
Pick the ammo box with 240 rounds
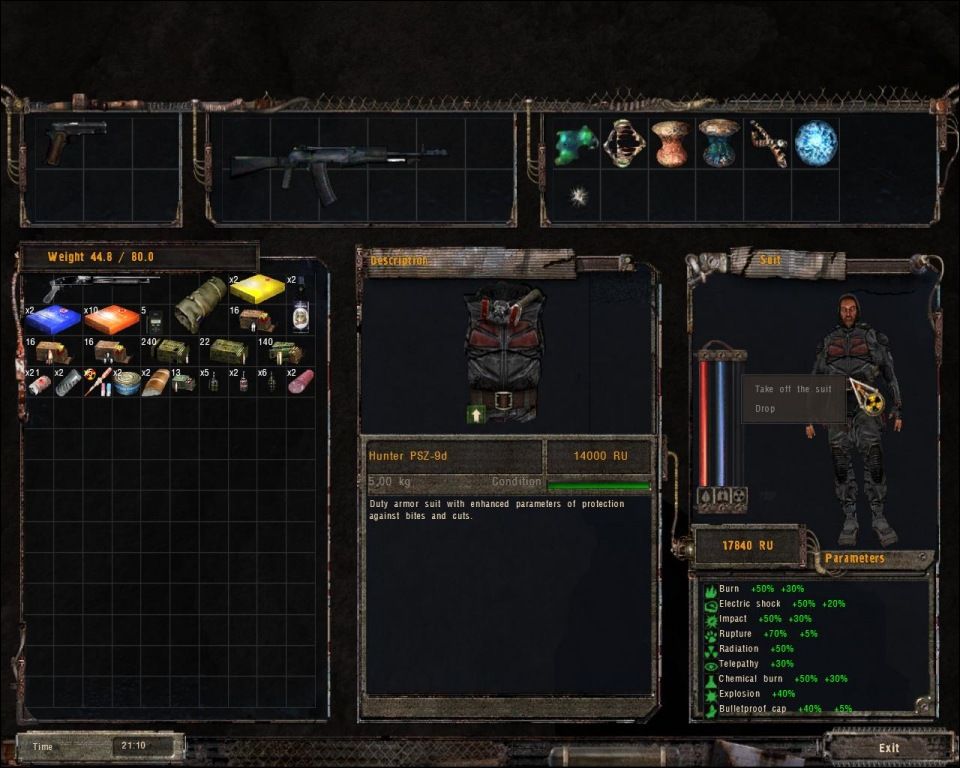(171, 351)
